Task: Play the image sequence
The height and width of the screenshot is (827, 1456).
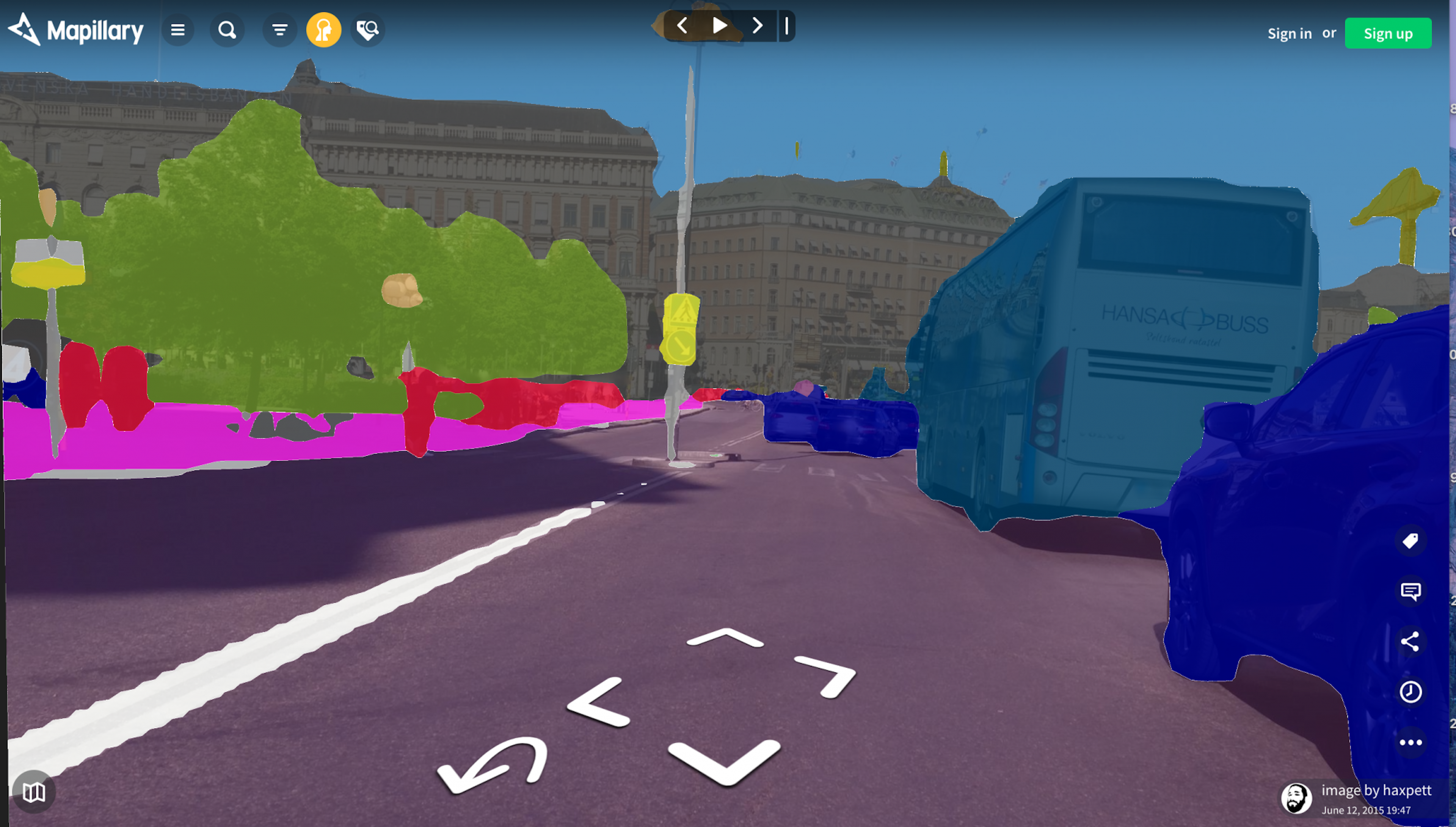Action: click(x=720, y=25)
